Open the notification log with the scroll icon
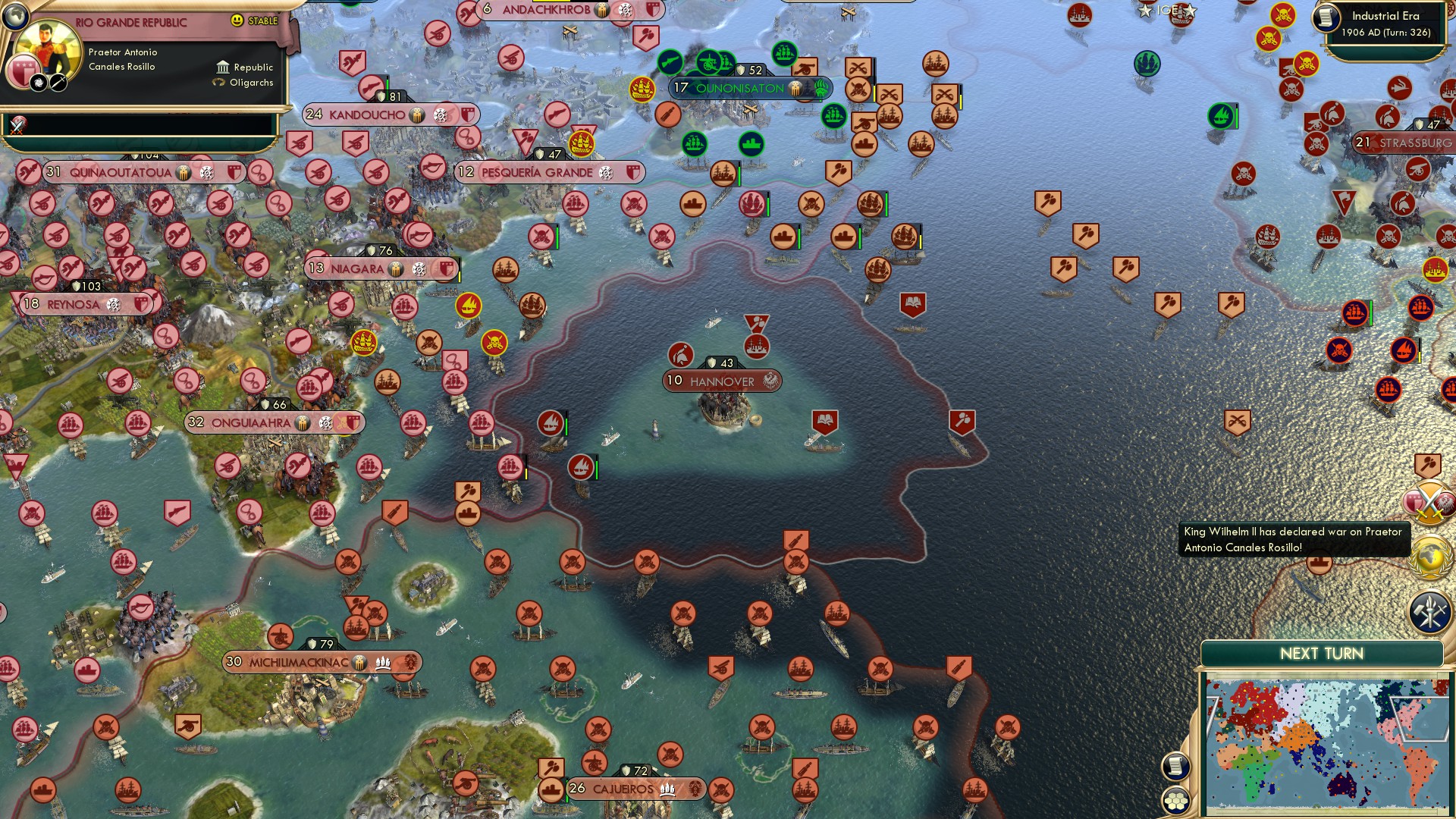Image resolution: width=1456 pixels, height=819 pixels. tap(1176, 765)
